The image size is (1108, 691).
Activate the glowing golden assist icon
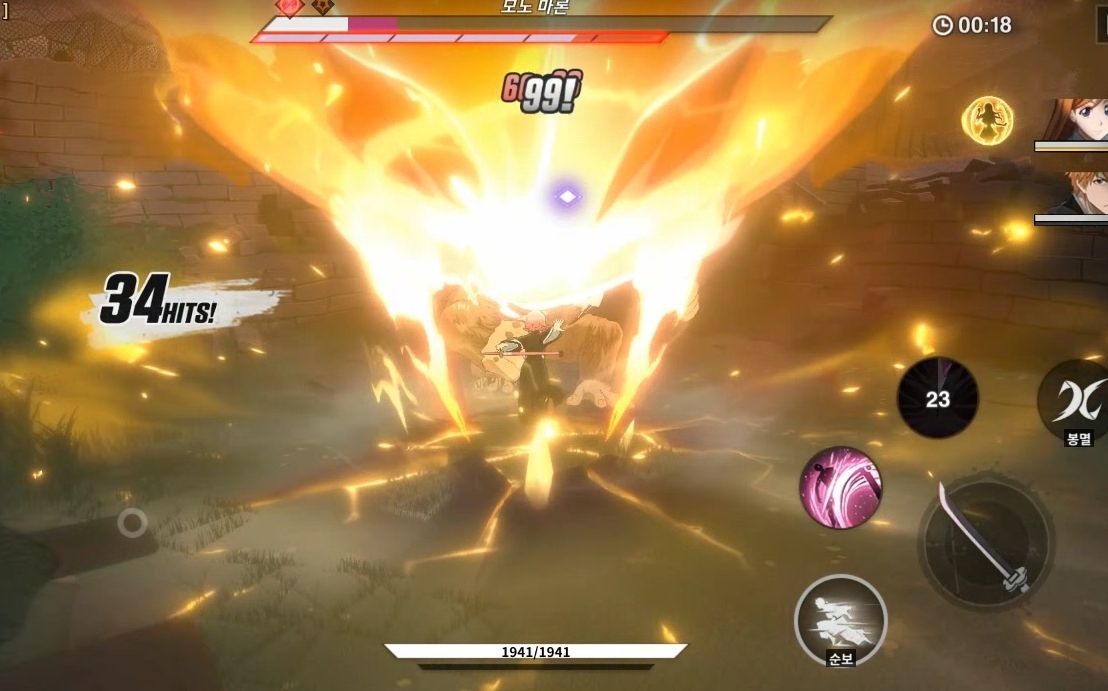click(x=987, y=121)
